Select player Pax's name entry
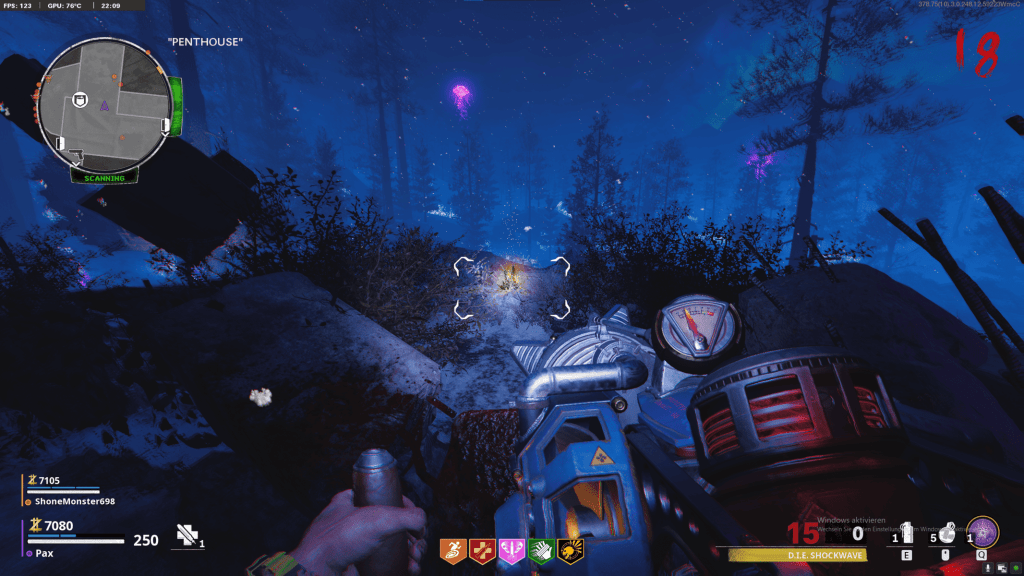The image size is (1024, 576). (x=48, y=552)
